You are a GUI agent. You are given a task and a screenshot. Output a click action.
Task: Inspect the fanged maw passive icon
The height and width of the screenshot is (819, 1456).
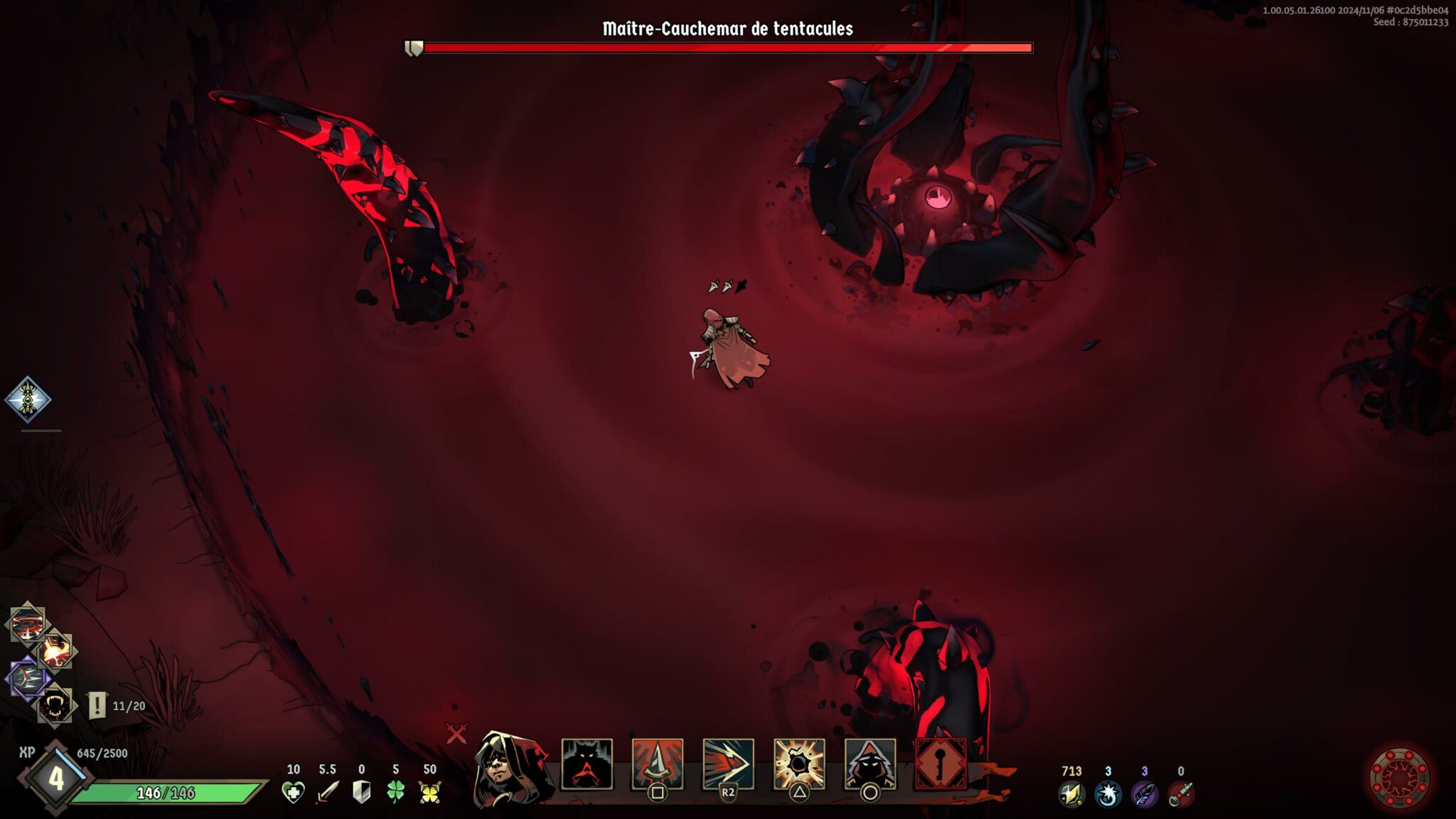tap(55, 706)
